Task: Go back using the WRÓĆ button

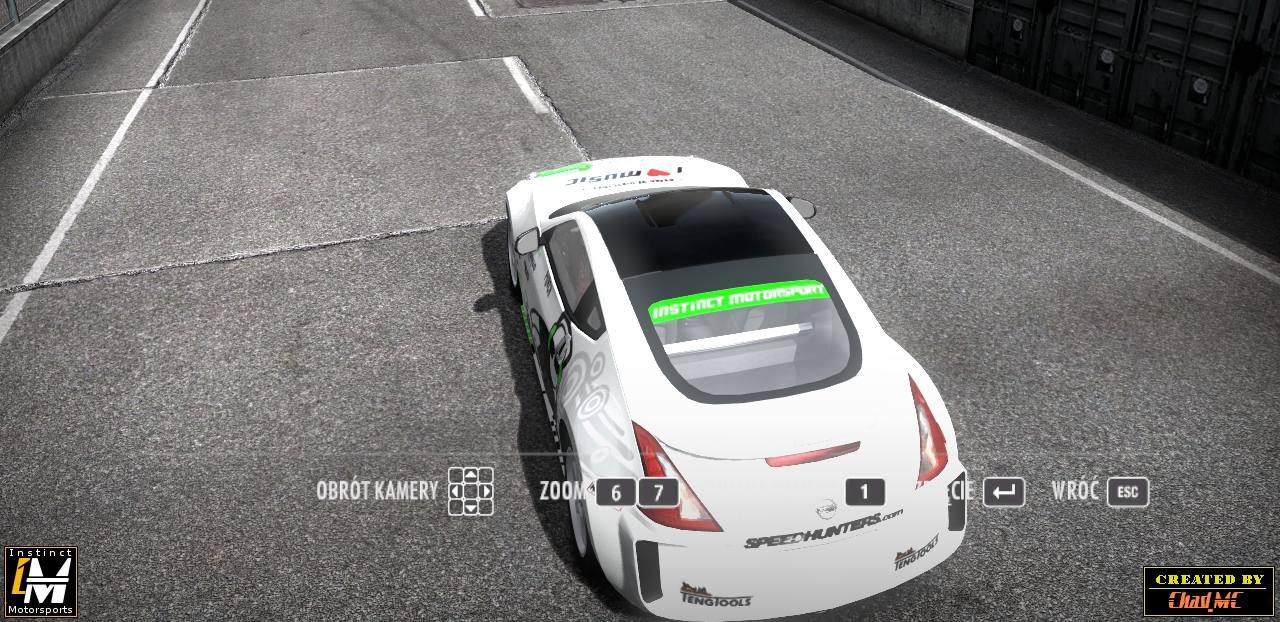Action: coord(1127,492)
